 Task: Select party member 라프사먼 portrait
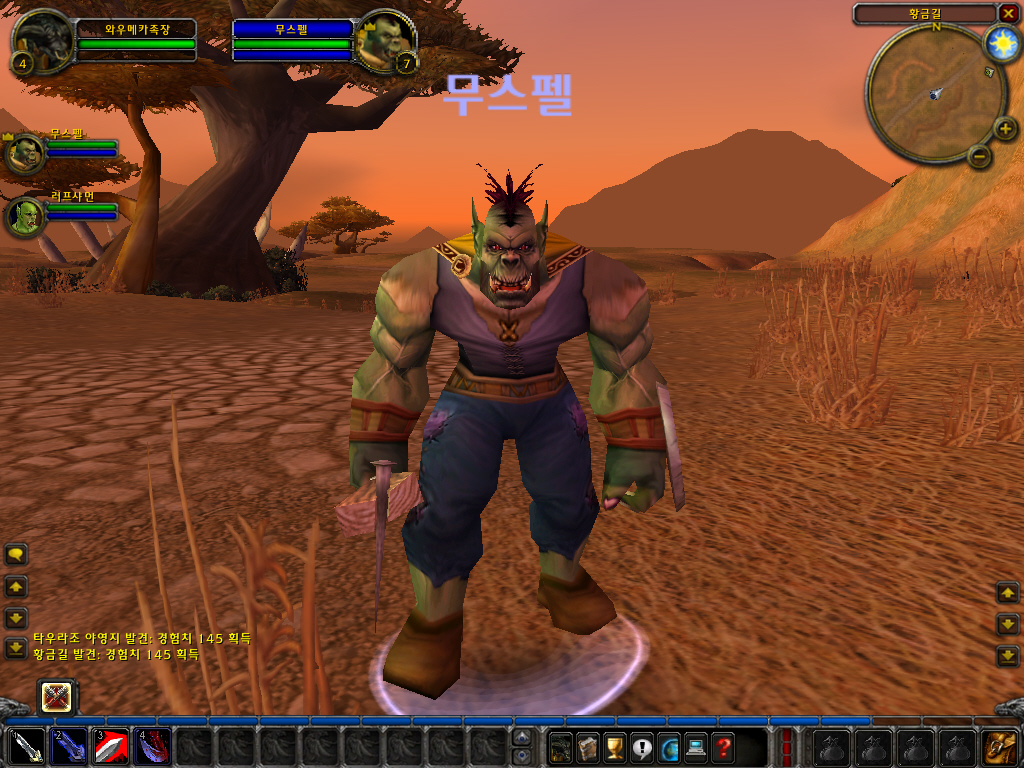25,216
